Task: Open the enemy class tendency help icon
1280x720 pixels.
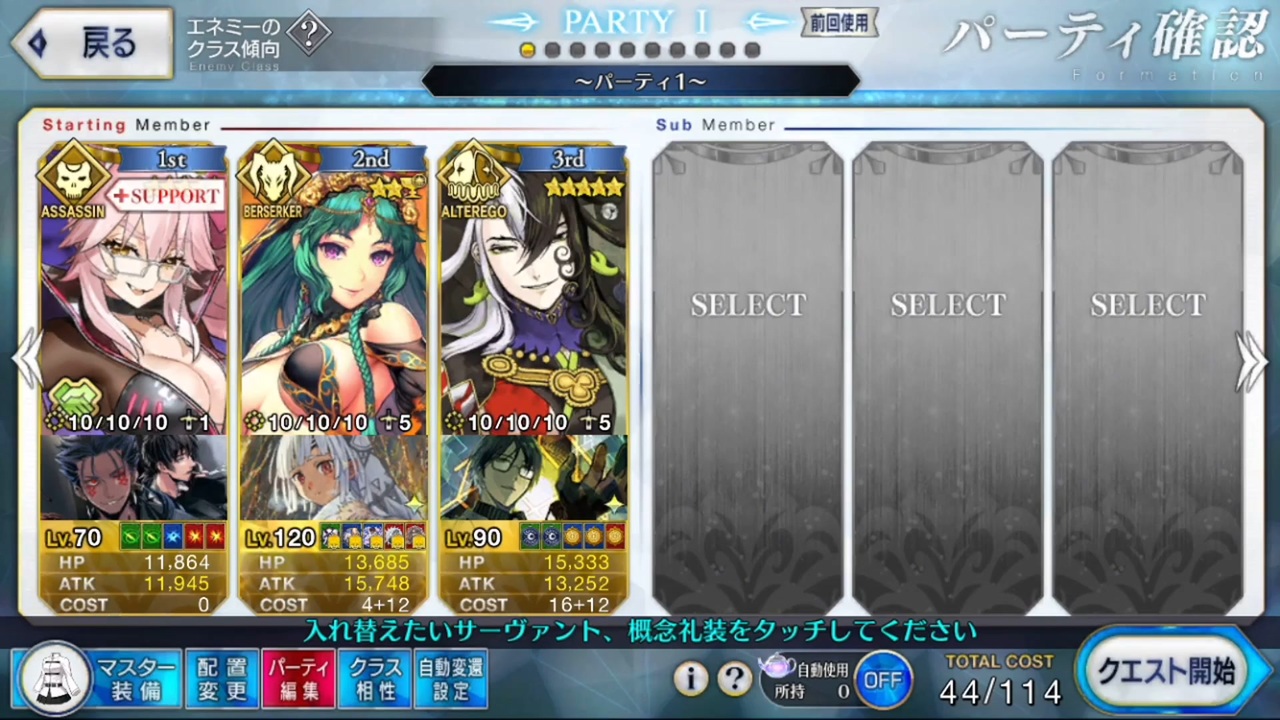Action: point(310,33)
